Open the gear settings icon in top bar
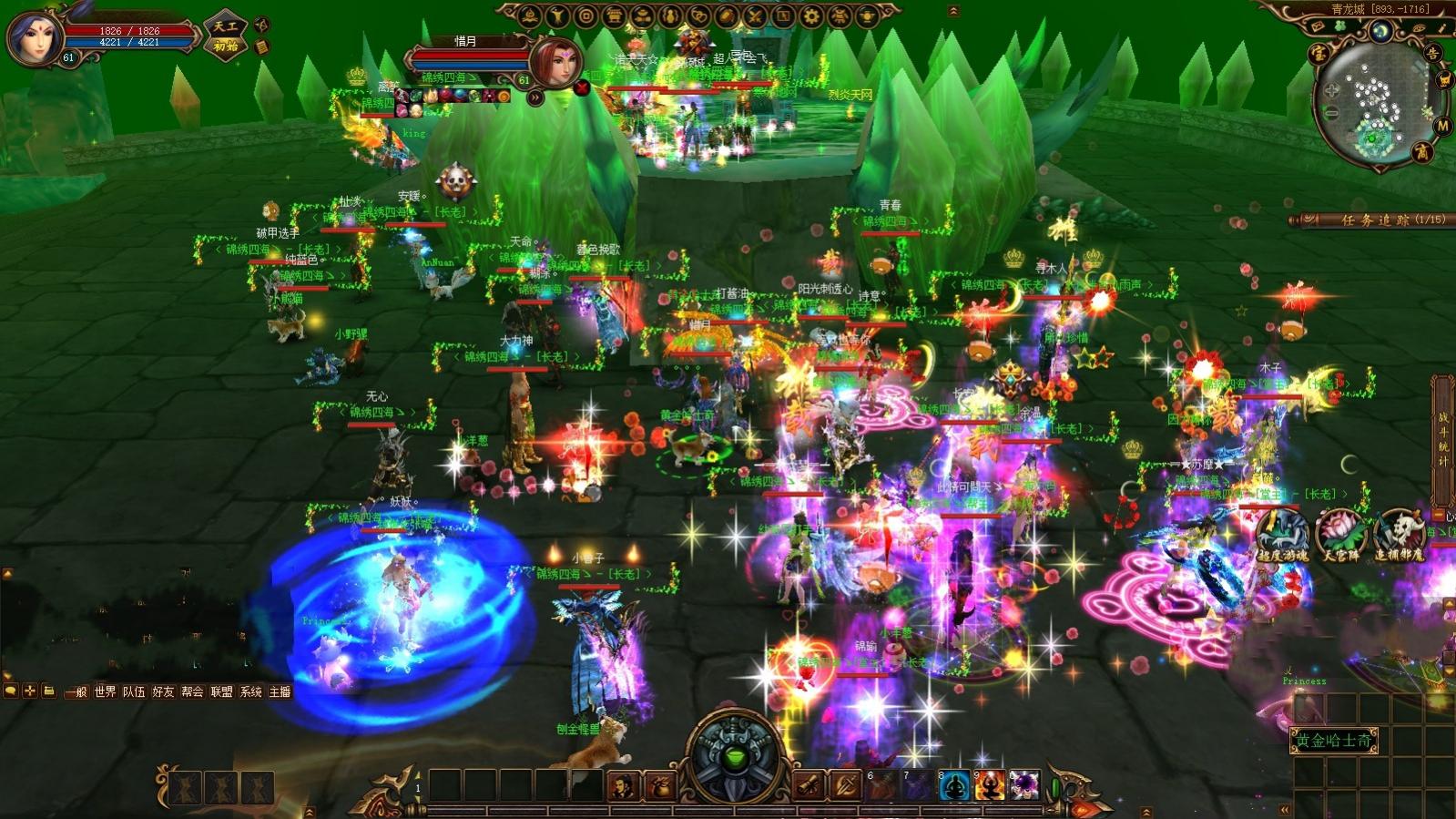1456x819 pixels. coord(811,15)
